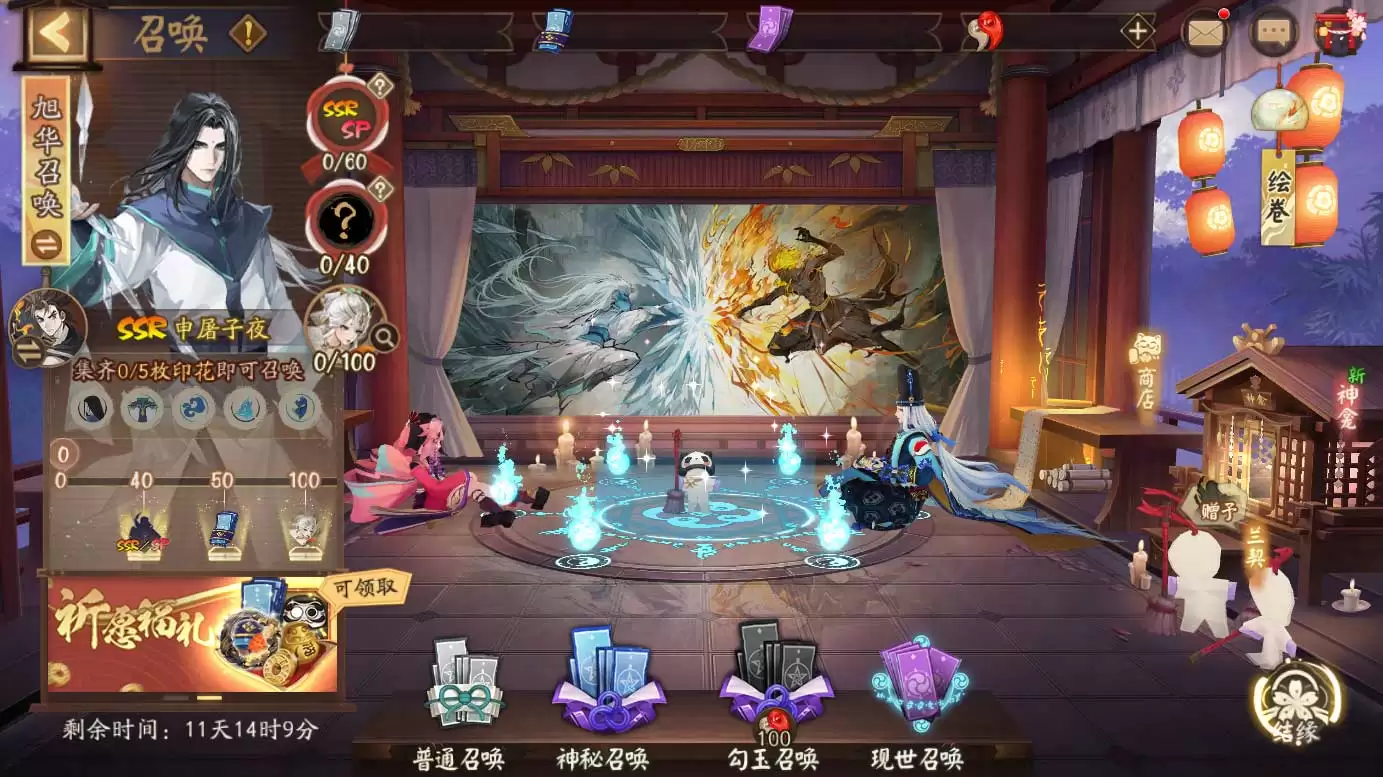This screenshot has width=1383, height=777.
Task: Open the chat message icon
Action: click(x=1271, y=31)
